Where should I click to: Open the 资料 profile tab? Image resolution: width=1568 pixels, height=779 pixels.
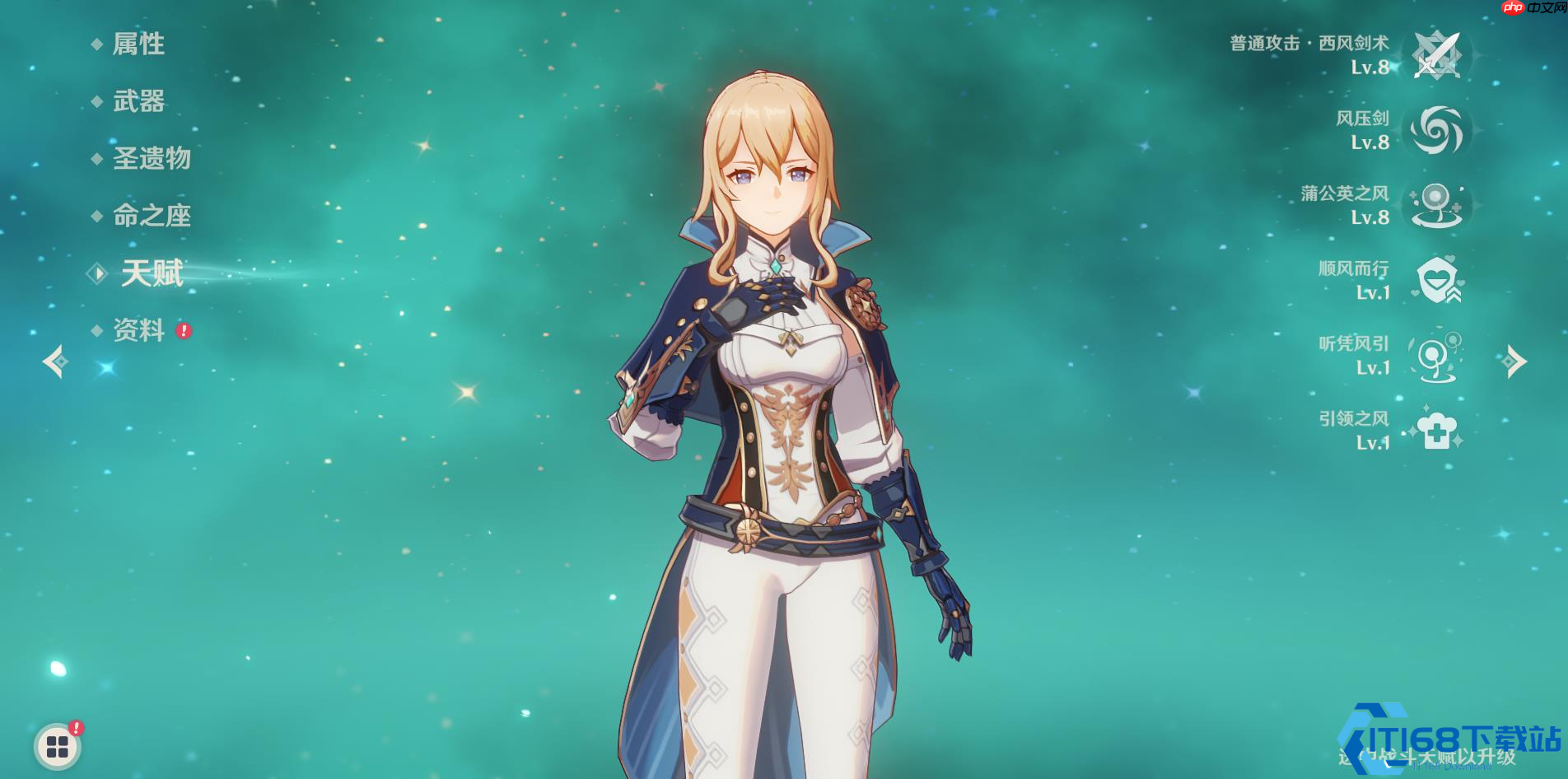click(x=138, y=330)
